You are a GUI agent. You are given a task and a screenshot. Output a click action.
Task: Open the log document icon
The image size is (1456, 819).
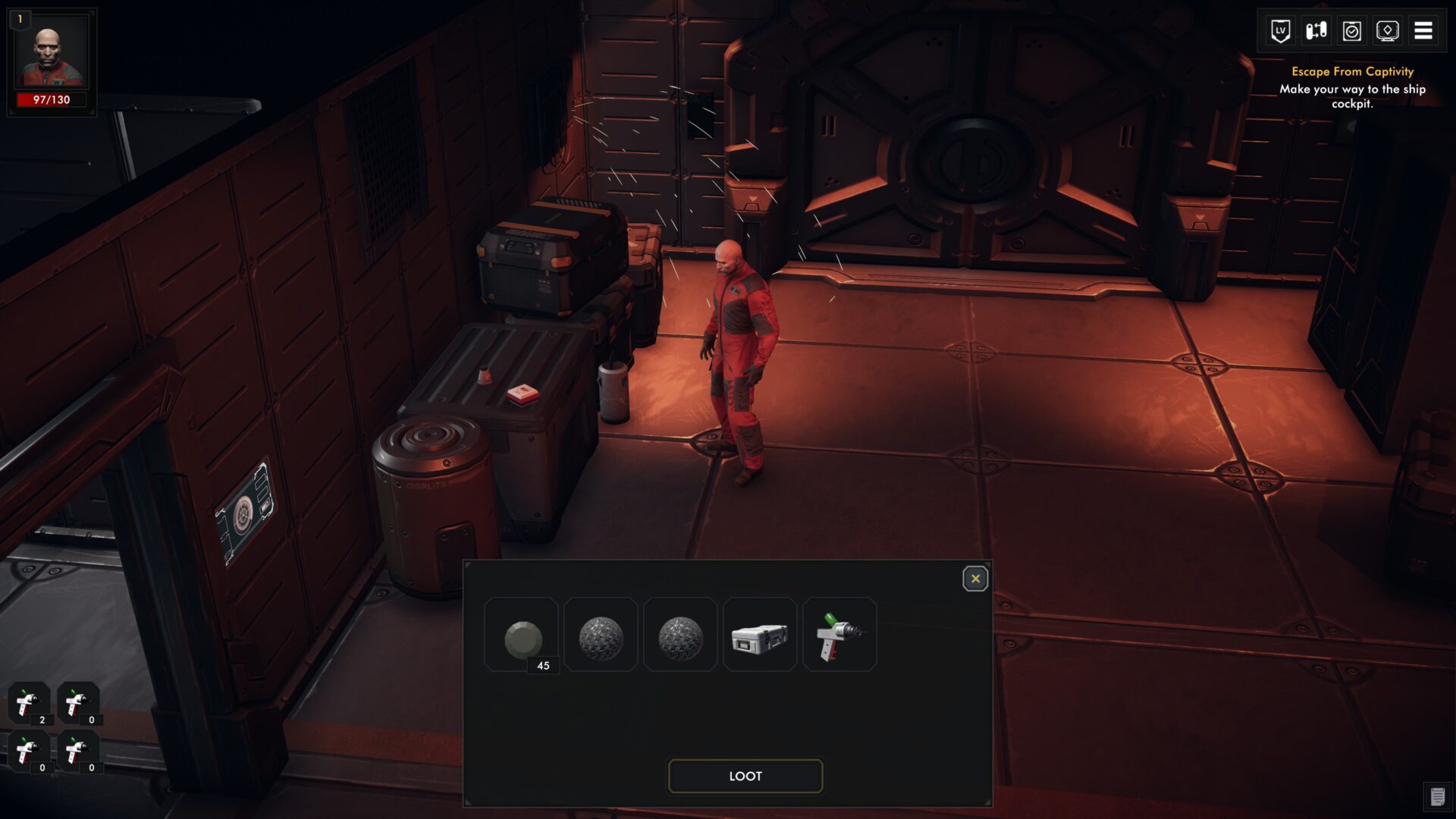coord(1437,797)
